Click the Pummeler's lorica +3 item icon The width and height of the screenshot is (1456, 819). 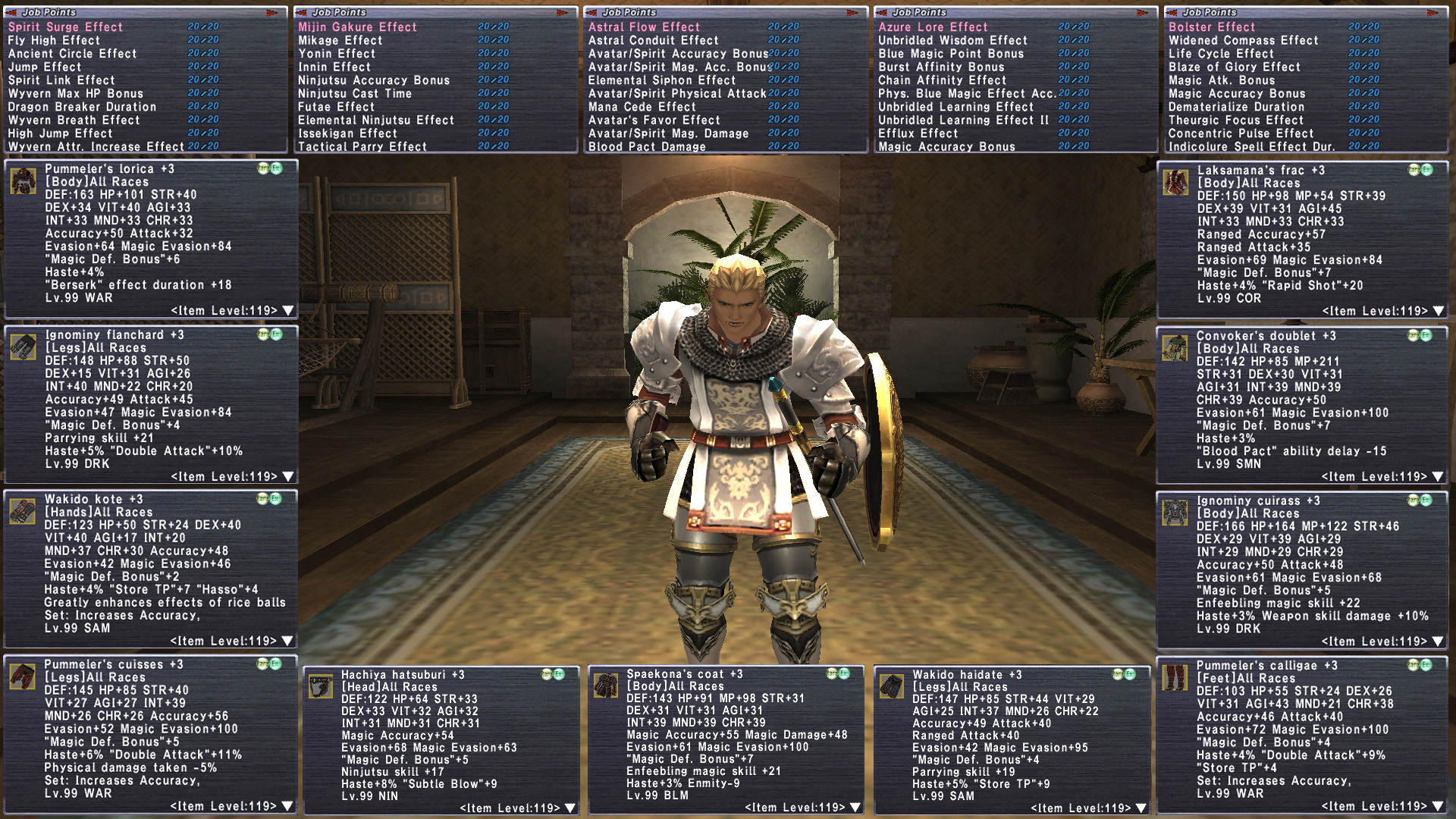click(x=24, y=182)
